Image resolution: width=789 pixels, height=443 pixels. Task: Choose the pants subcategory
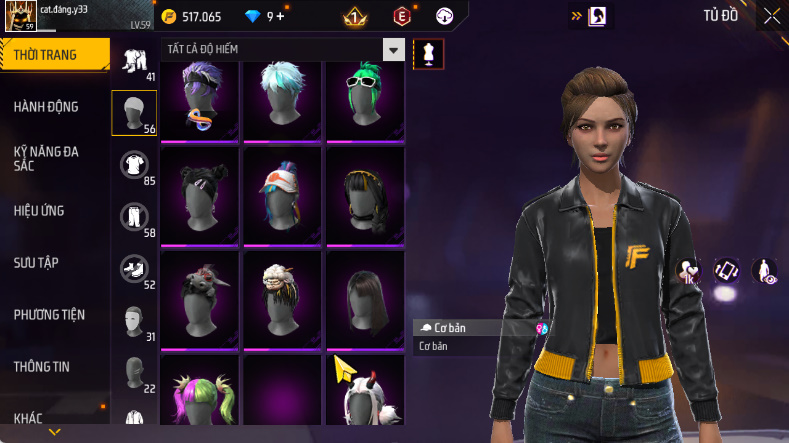coord(134,216)
